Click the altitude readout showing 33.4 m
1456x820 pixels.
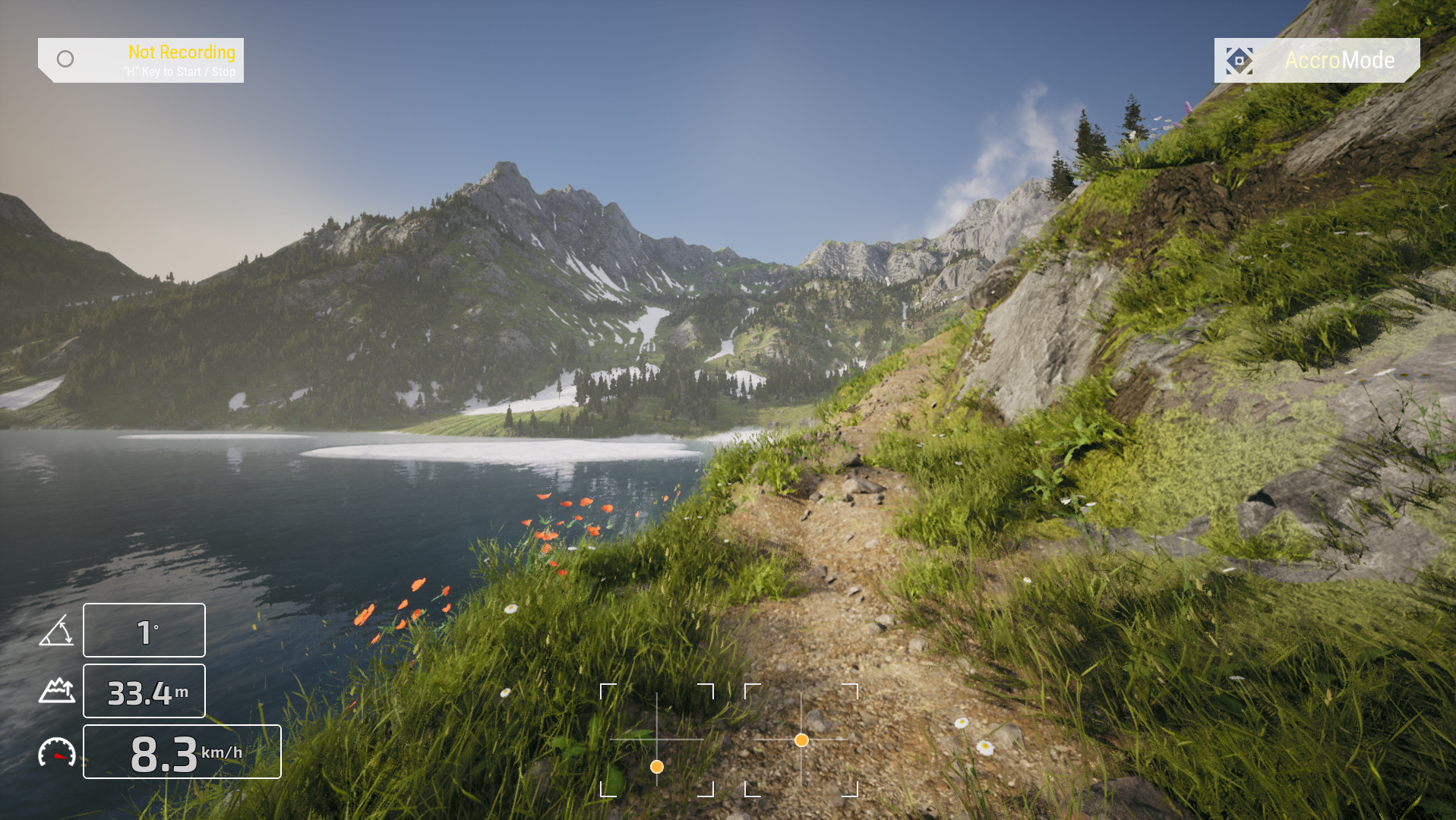coord(144,690)
